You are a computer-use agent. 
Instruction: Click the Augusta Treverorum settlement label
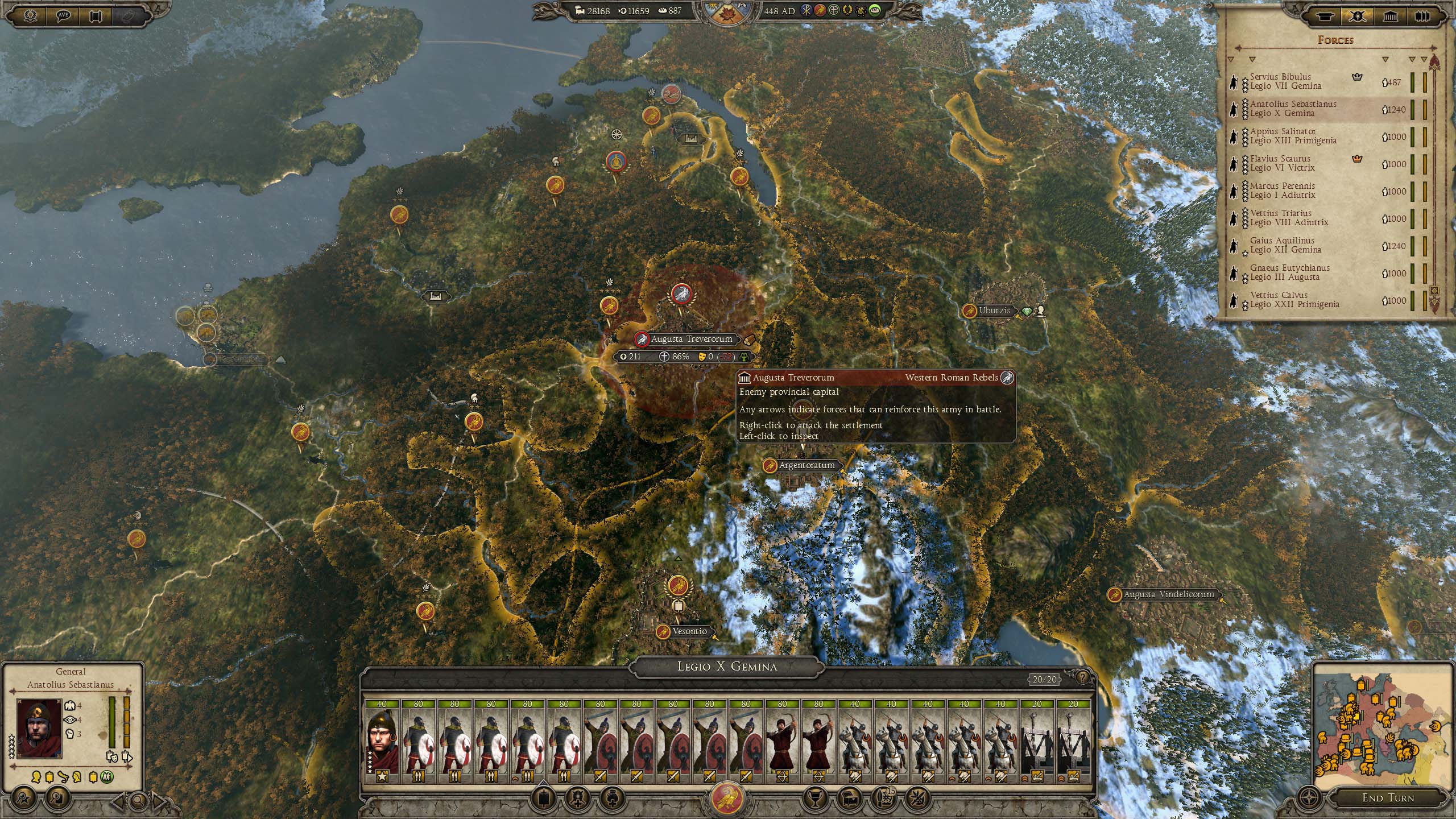click(x=691, y=339)
